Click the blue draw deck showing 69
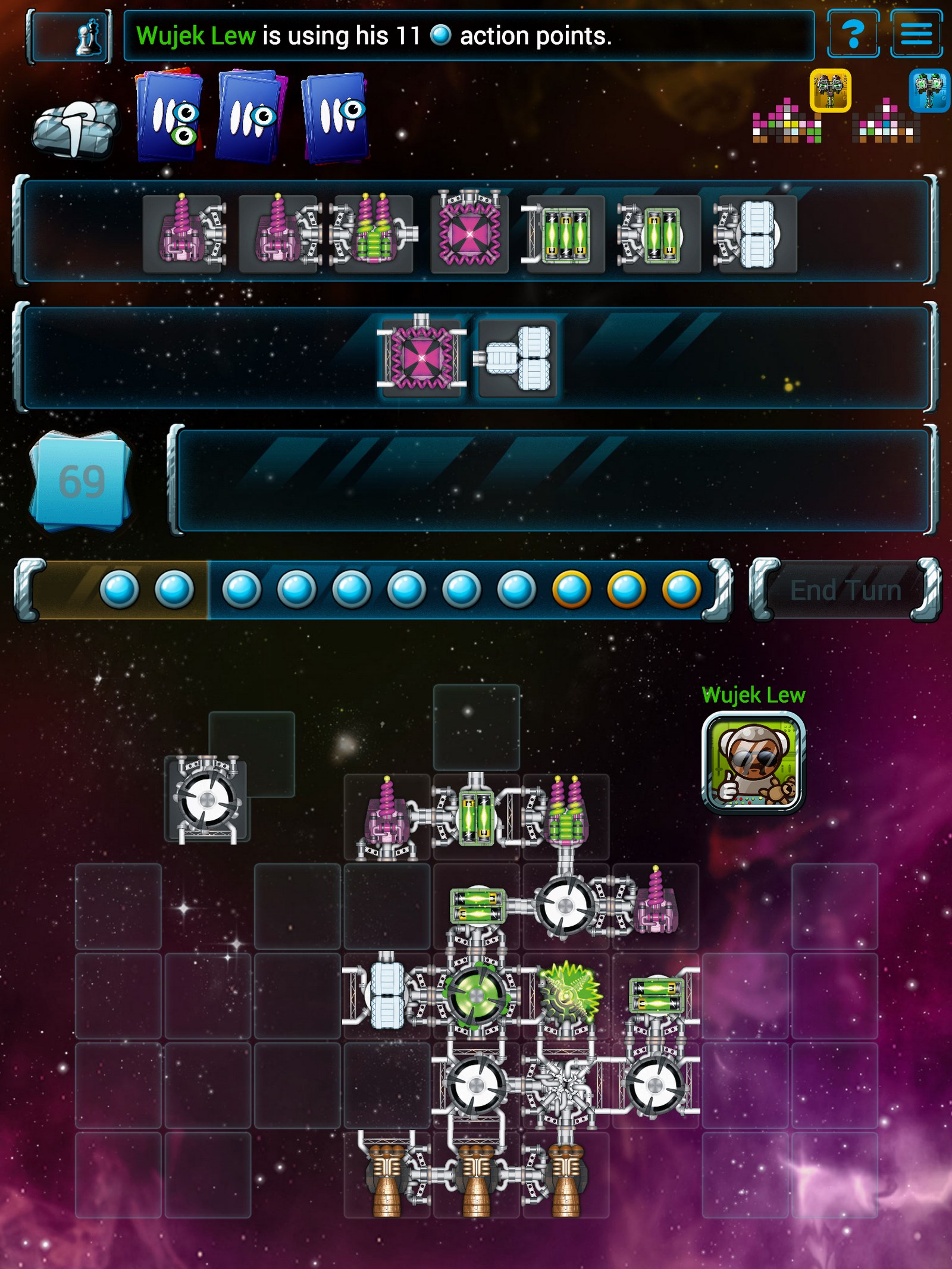Image resolution: width=952 pixels, height=1269 pixels. pos(80,481)
